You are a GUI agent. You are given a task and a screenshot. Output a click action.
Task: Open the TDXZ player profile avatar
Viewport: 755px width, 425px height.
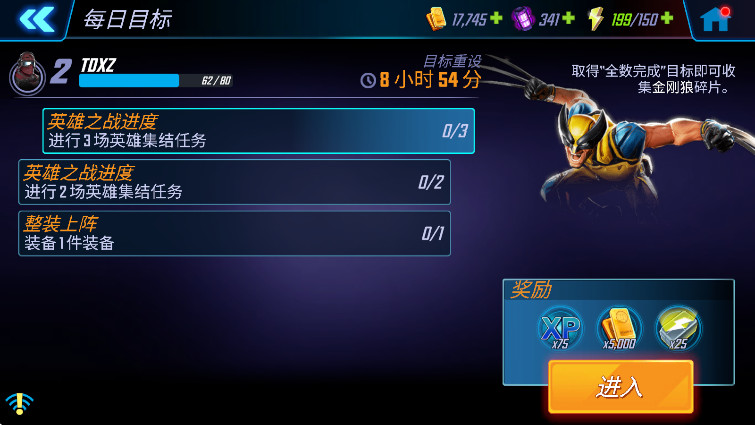(25, 72)
